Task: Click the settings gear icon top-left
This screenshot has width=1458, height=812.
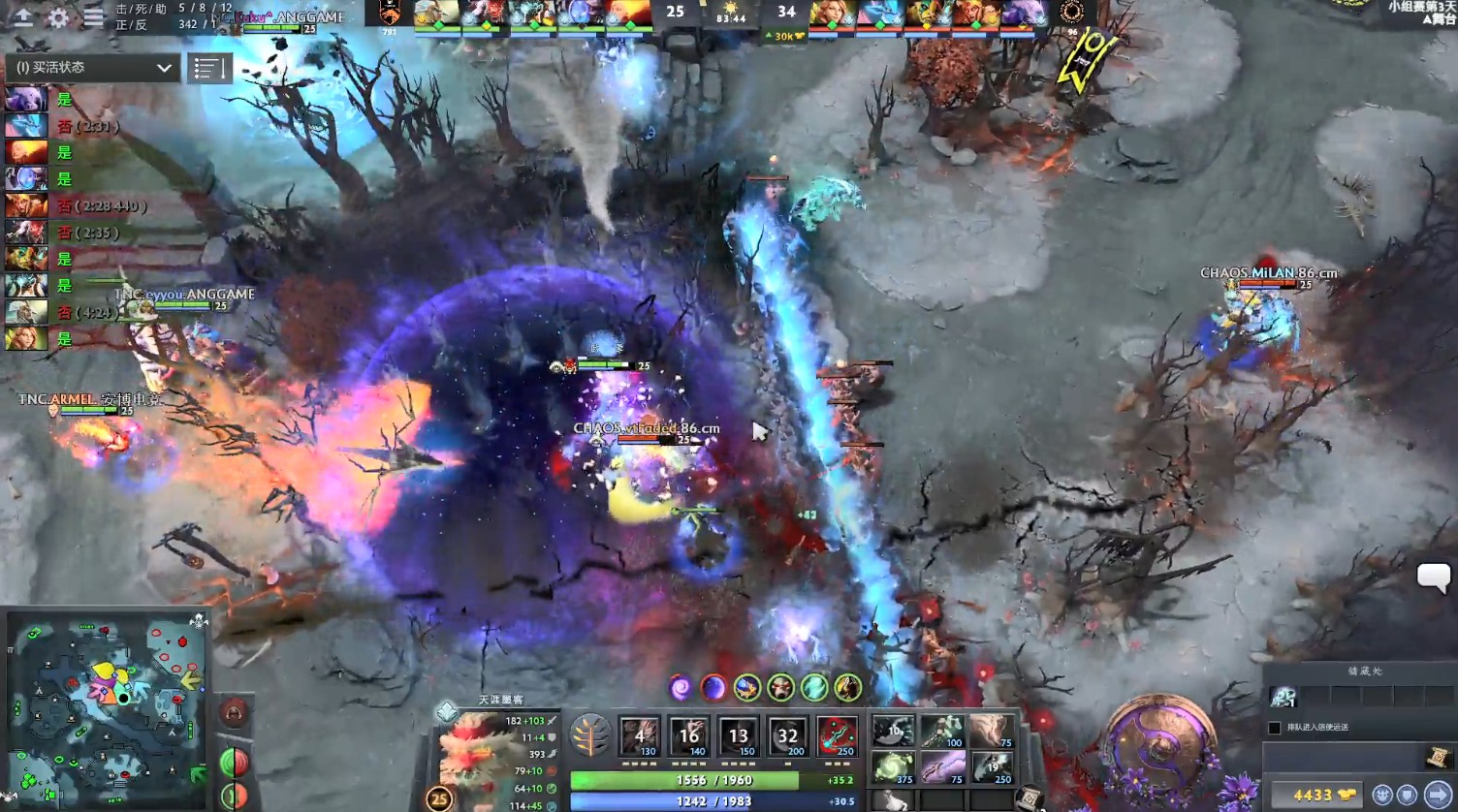Action: [59, 18]
